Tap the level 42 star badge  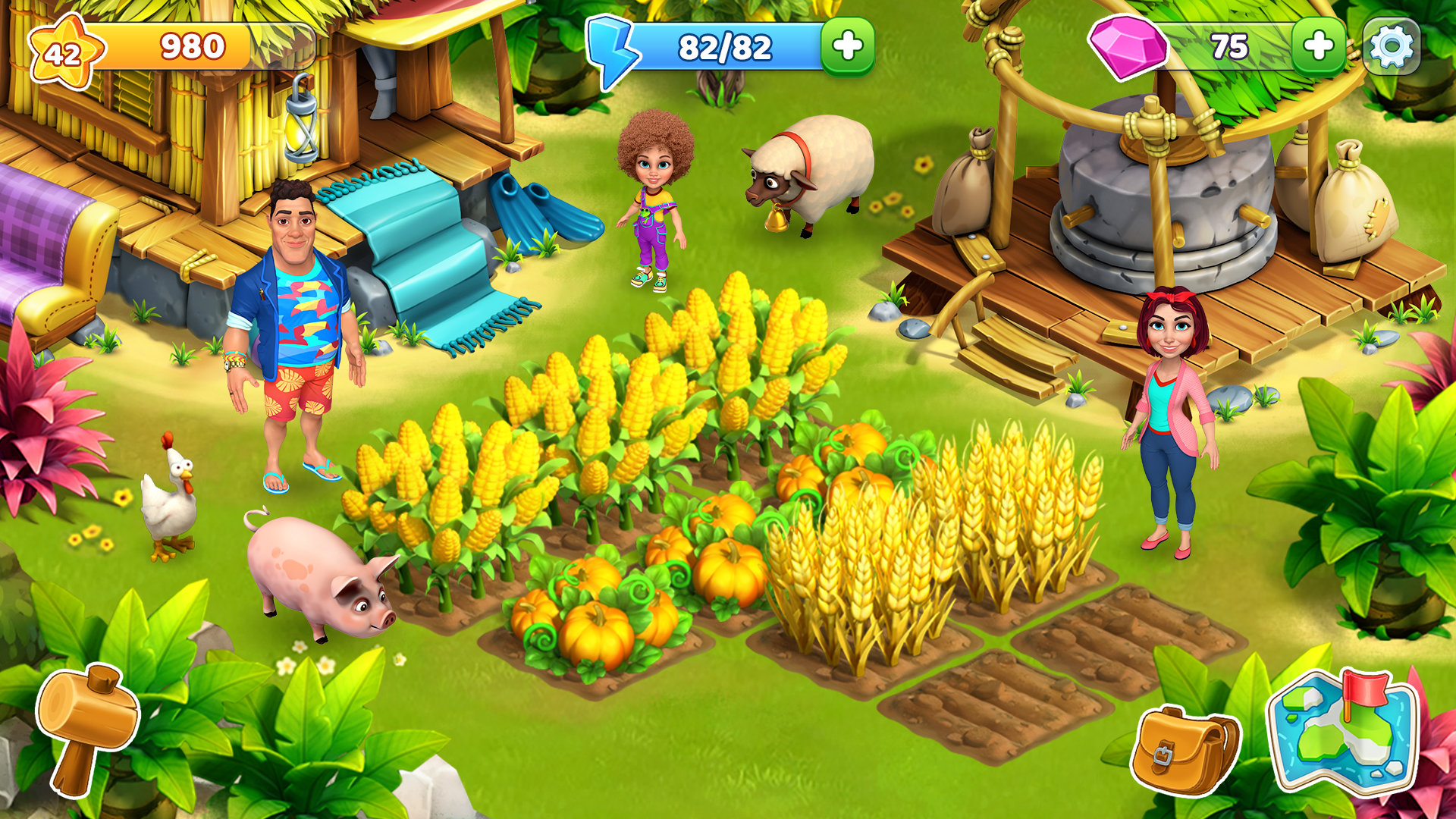64,53
